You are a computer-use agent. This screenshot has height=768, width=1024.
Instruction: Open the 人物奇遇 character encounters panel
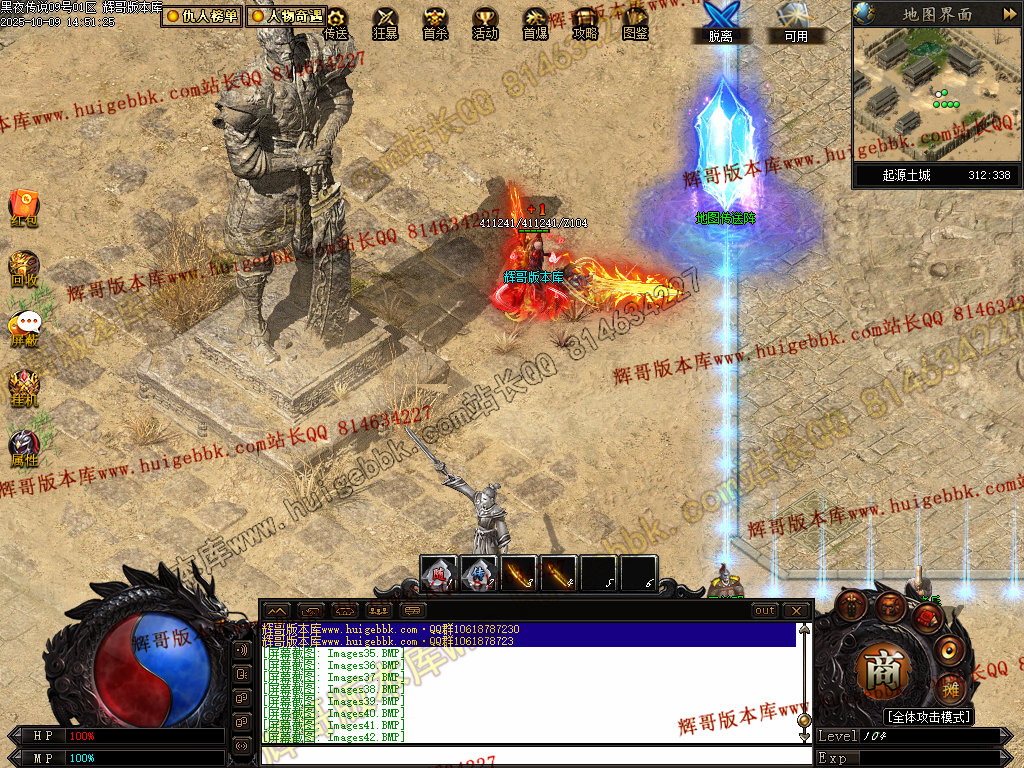coord(287,16)
